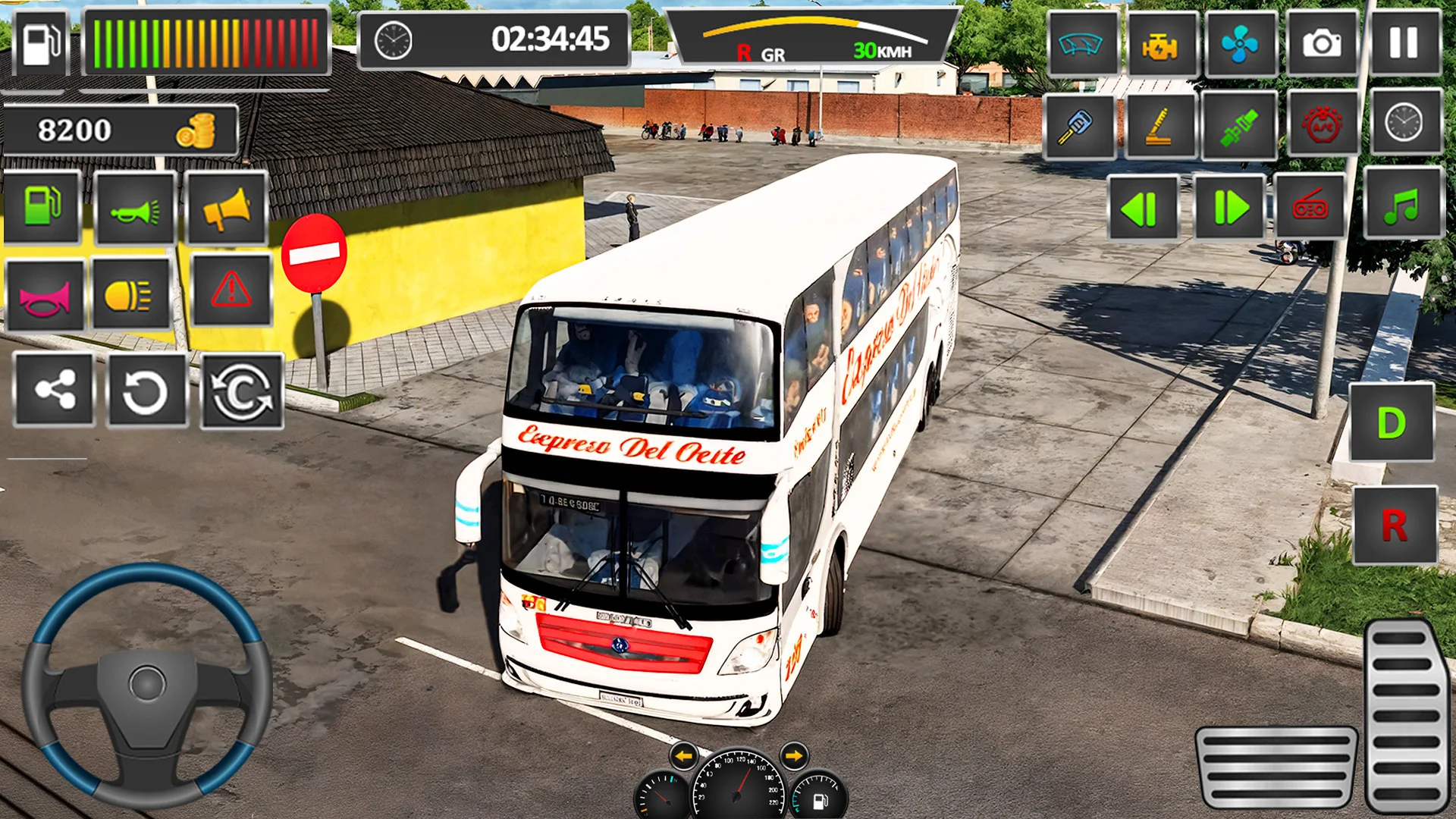Tap the green fuel pump button

click(x=42, y=206)
